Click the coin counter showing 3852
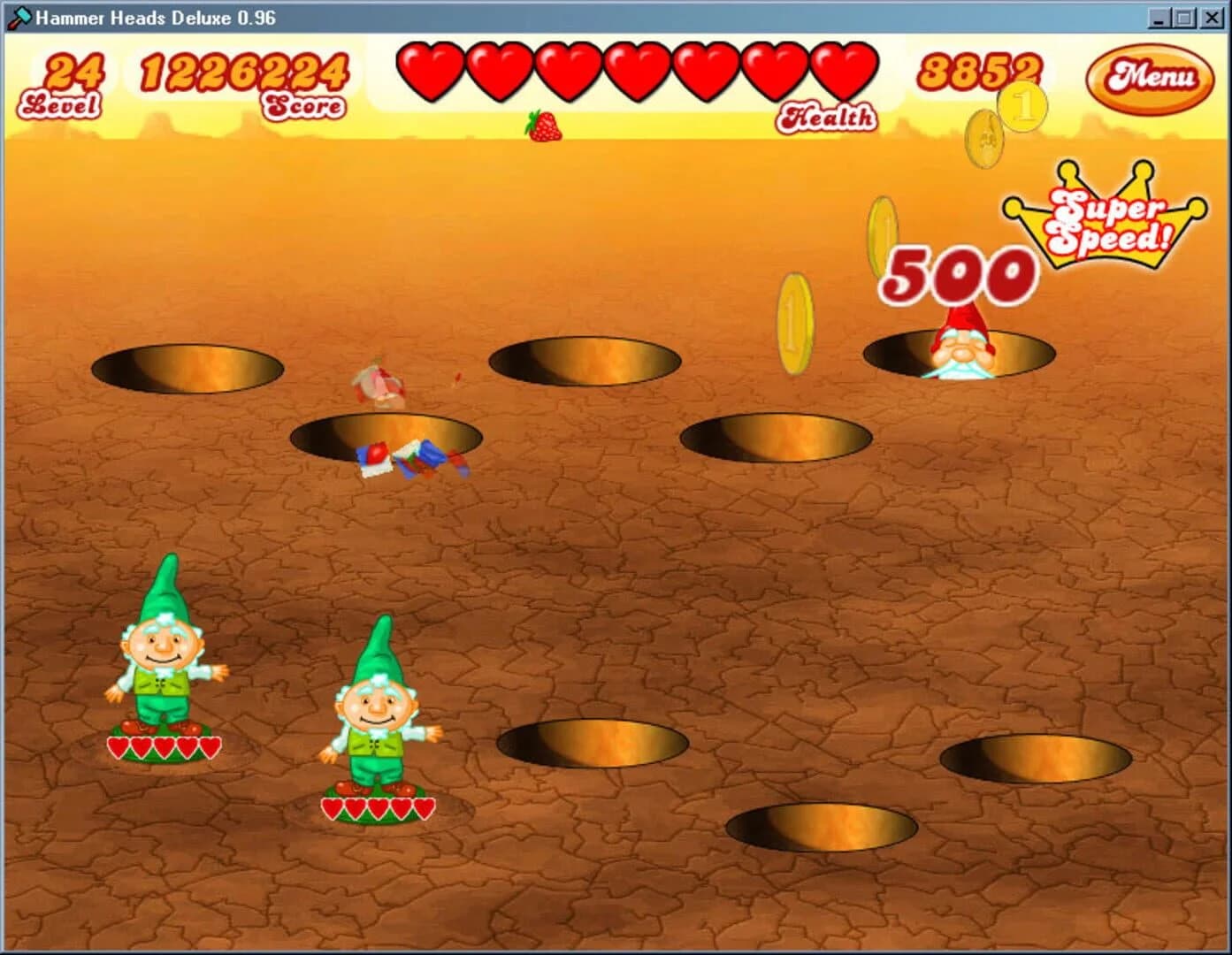This screenshot has width=1232, height=955. [x=982, y=73]
